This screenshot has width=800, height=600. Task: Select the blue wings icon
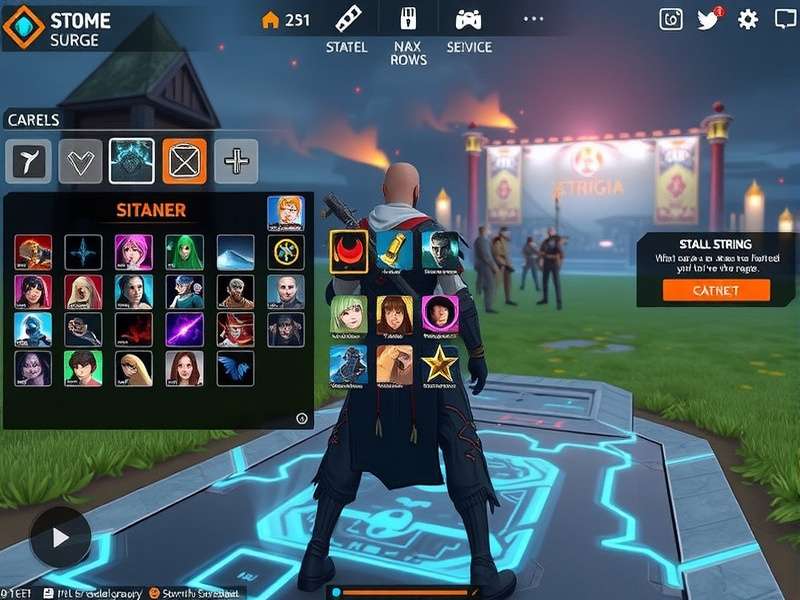[x=235, y=368]
